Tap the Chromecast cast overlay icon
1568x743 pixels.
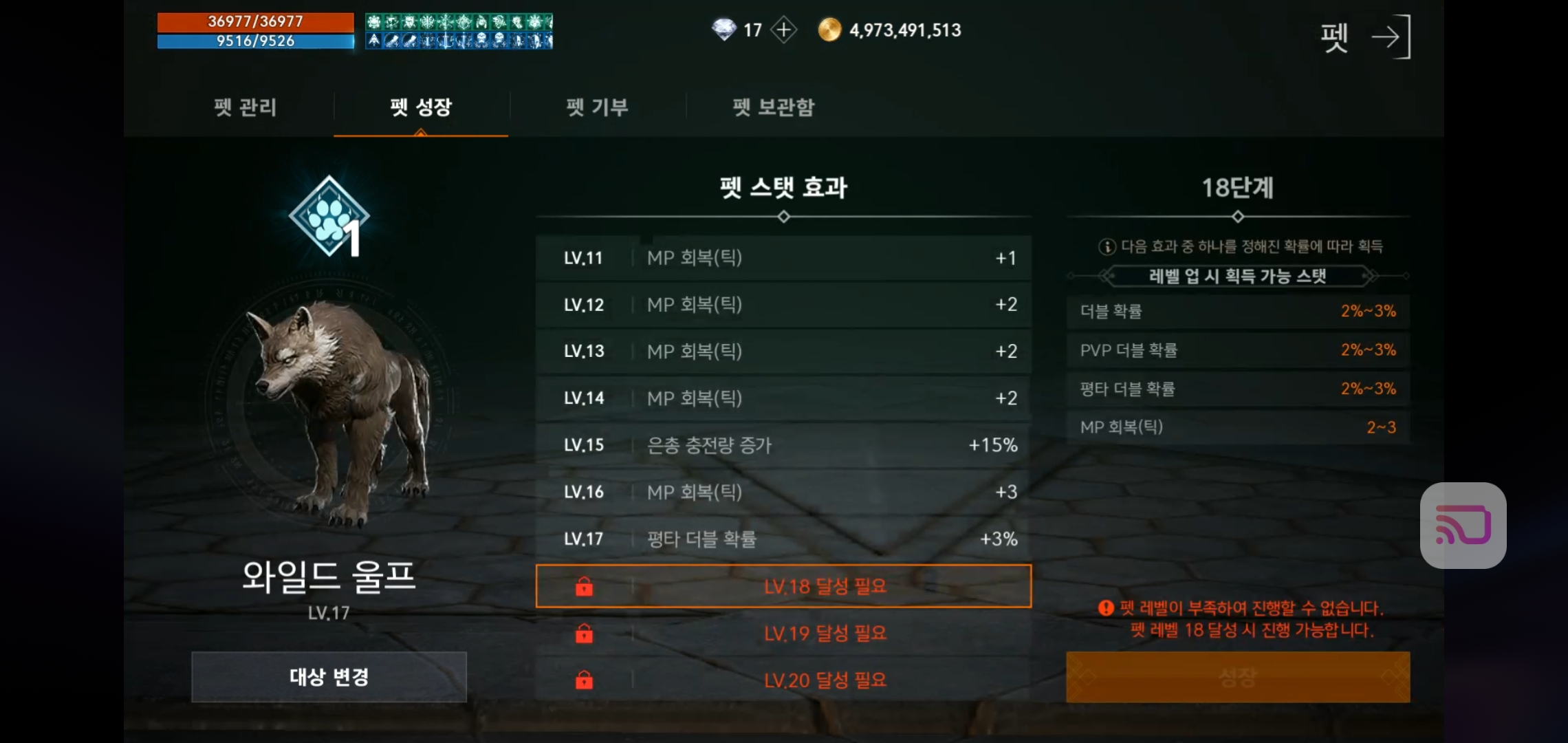[1463, 526]
